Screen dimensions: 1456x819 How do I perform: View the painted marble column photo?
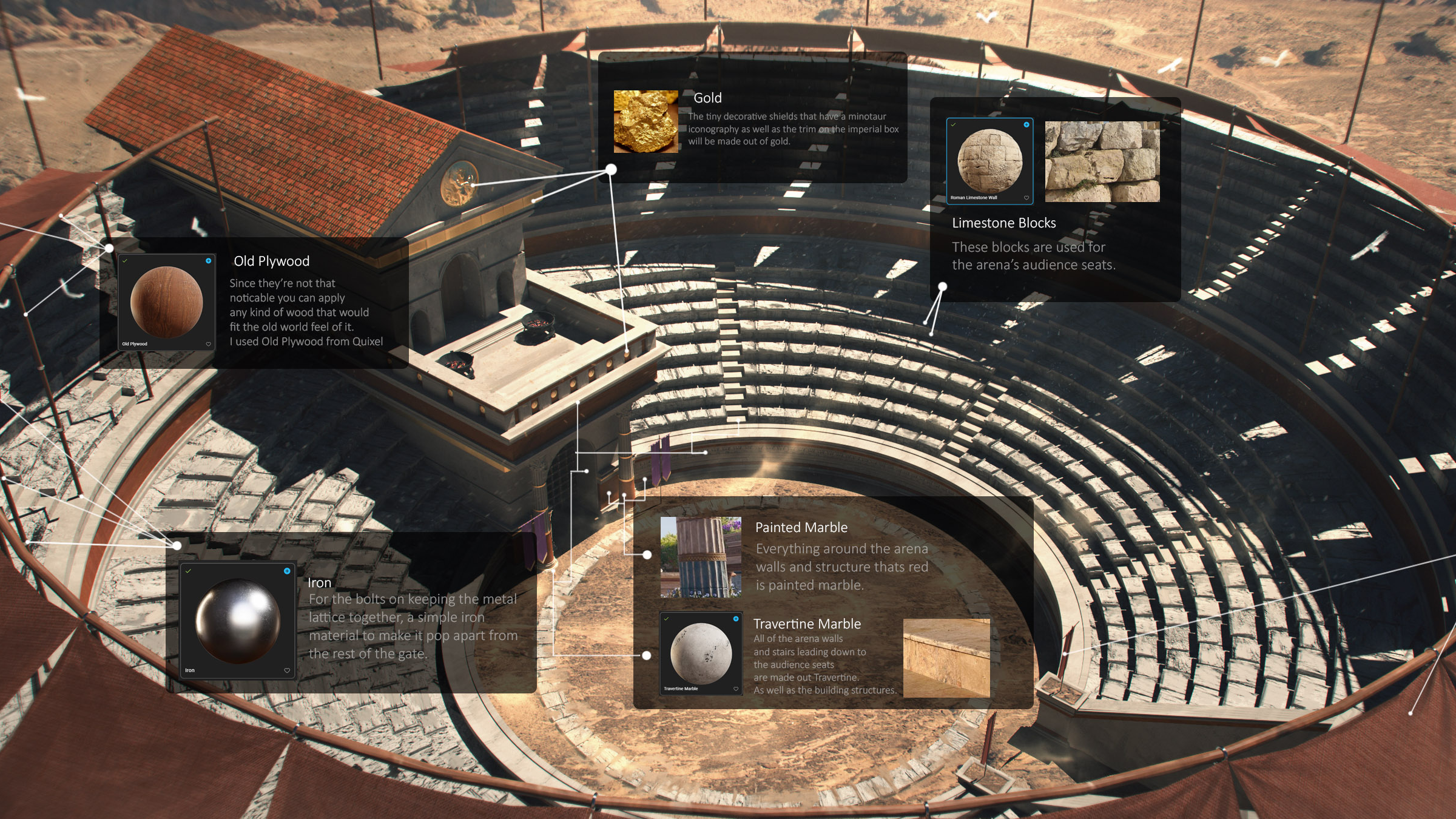(701, 557)
